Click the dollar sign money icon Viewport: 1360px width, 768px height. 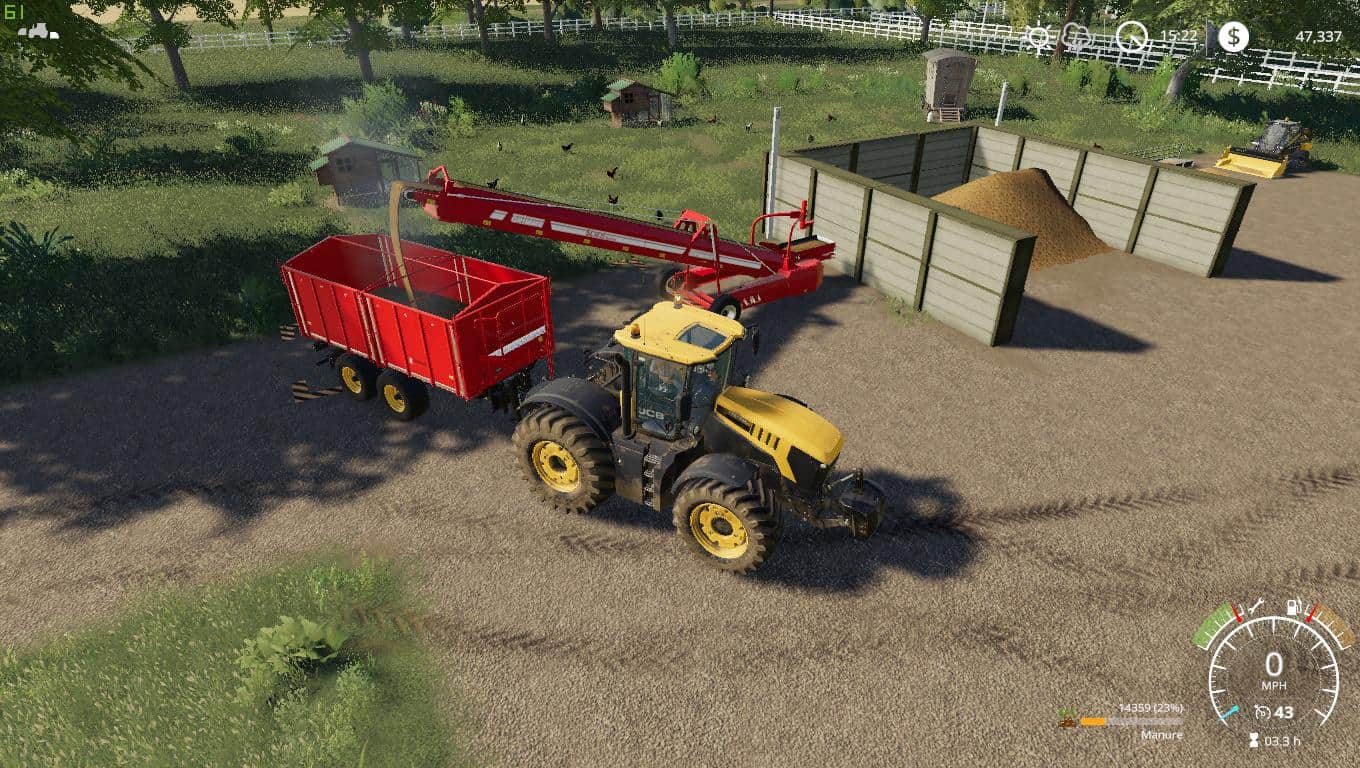click(1232, 36)
